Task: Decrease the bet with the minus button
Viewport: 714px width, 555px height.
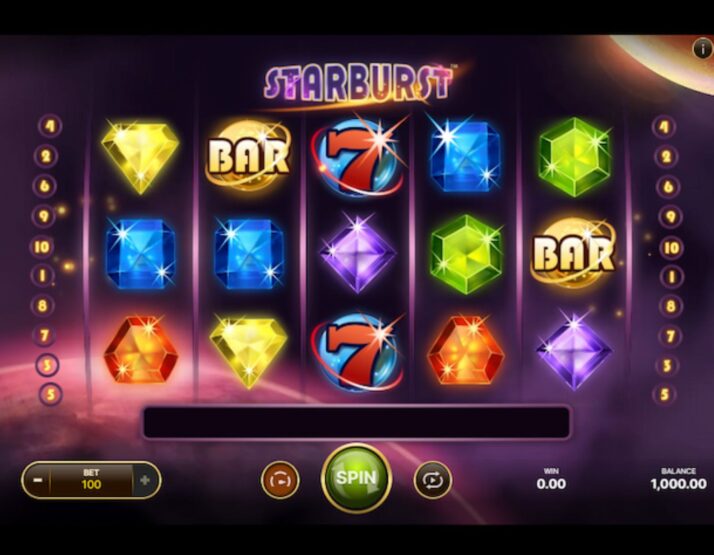Action: tap(36, 480)
